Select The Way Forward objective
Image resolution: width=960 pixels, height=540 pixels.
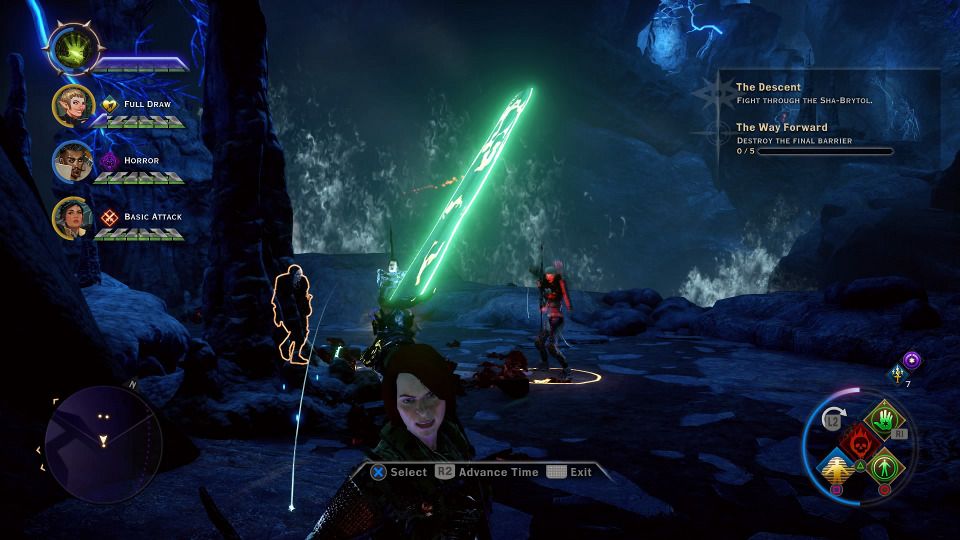click(781, 127)
